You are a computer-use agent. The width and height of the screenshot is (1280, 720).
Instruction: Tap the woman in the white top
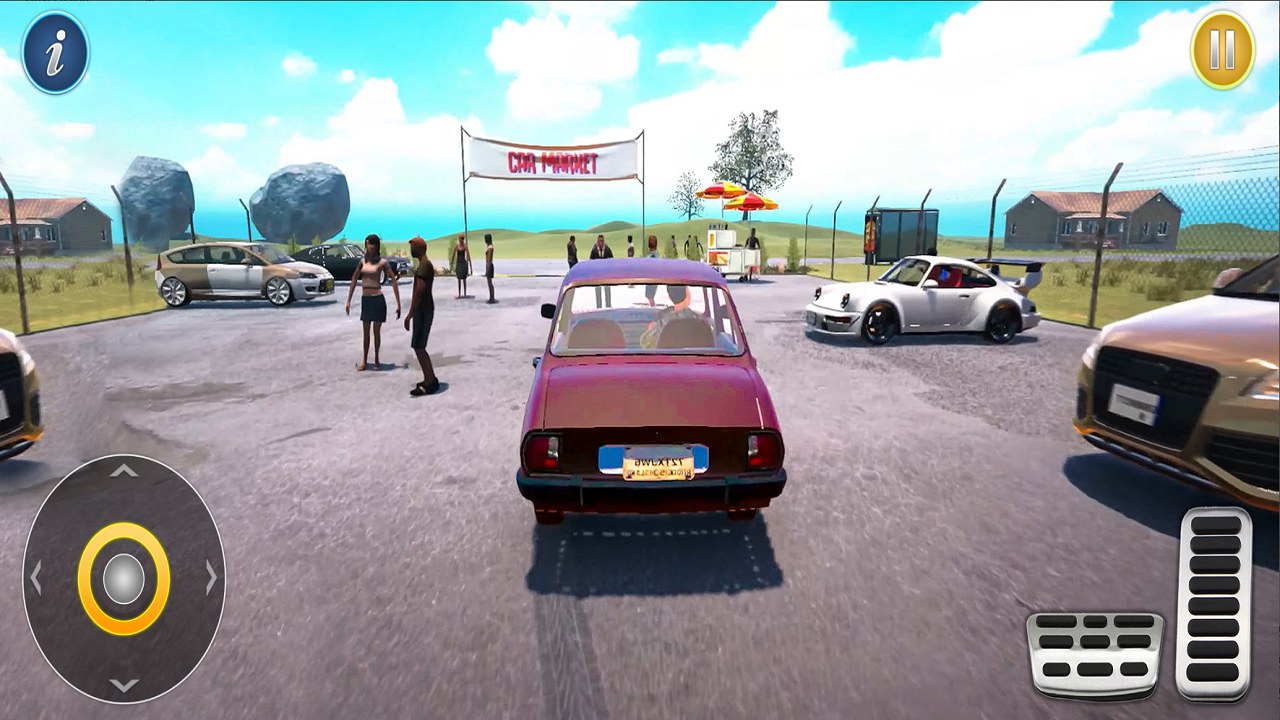pyautogui.click(x=373, y=300)
